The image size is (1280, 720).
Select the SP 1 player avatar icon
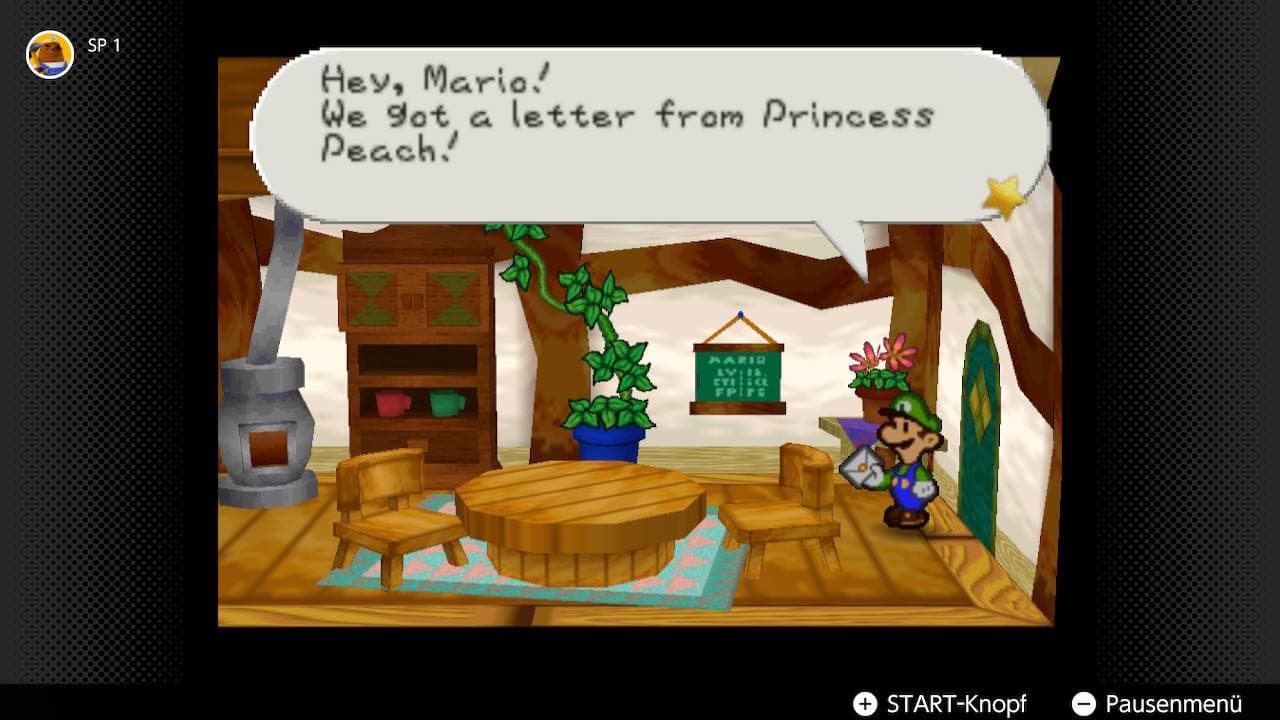tap(50, 54)
